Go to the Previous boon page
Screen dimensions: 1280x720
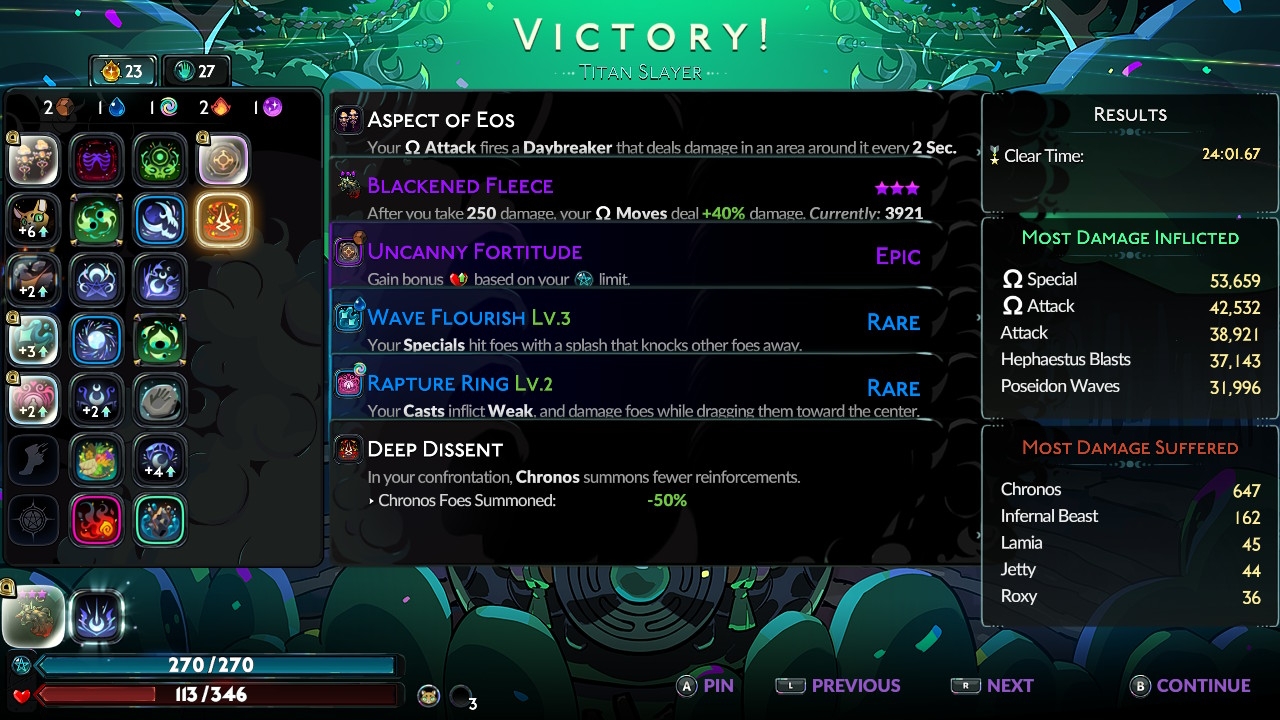pos(838,686)
